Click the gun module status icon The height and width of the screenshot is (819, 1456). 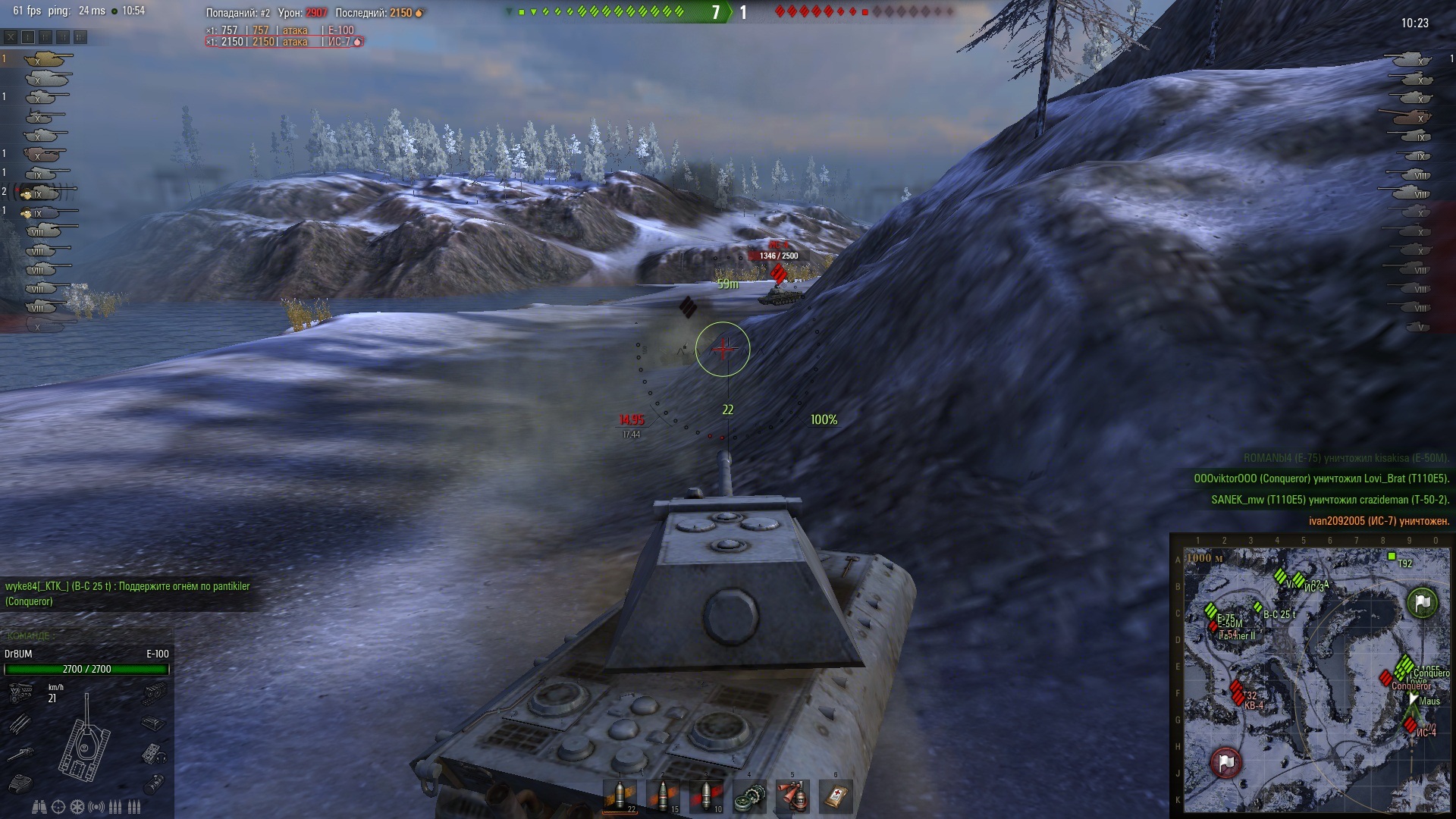20,754
